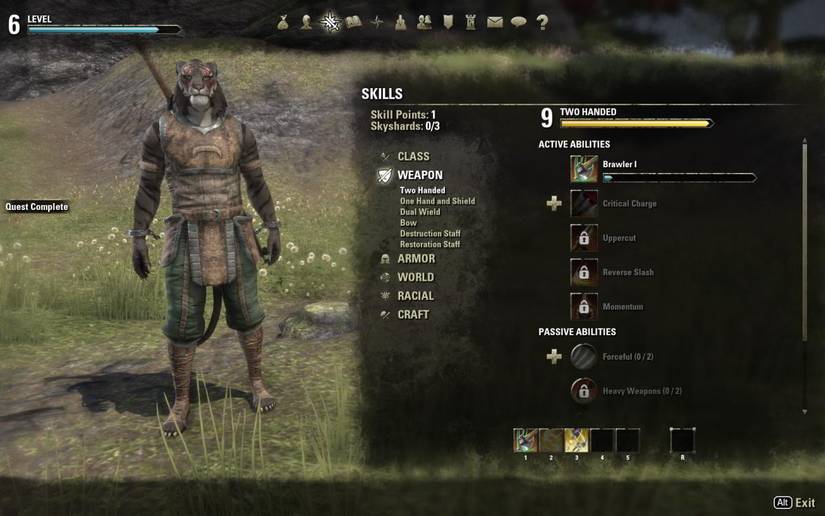Exit the skills screen

click(x=795, y=503)
